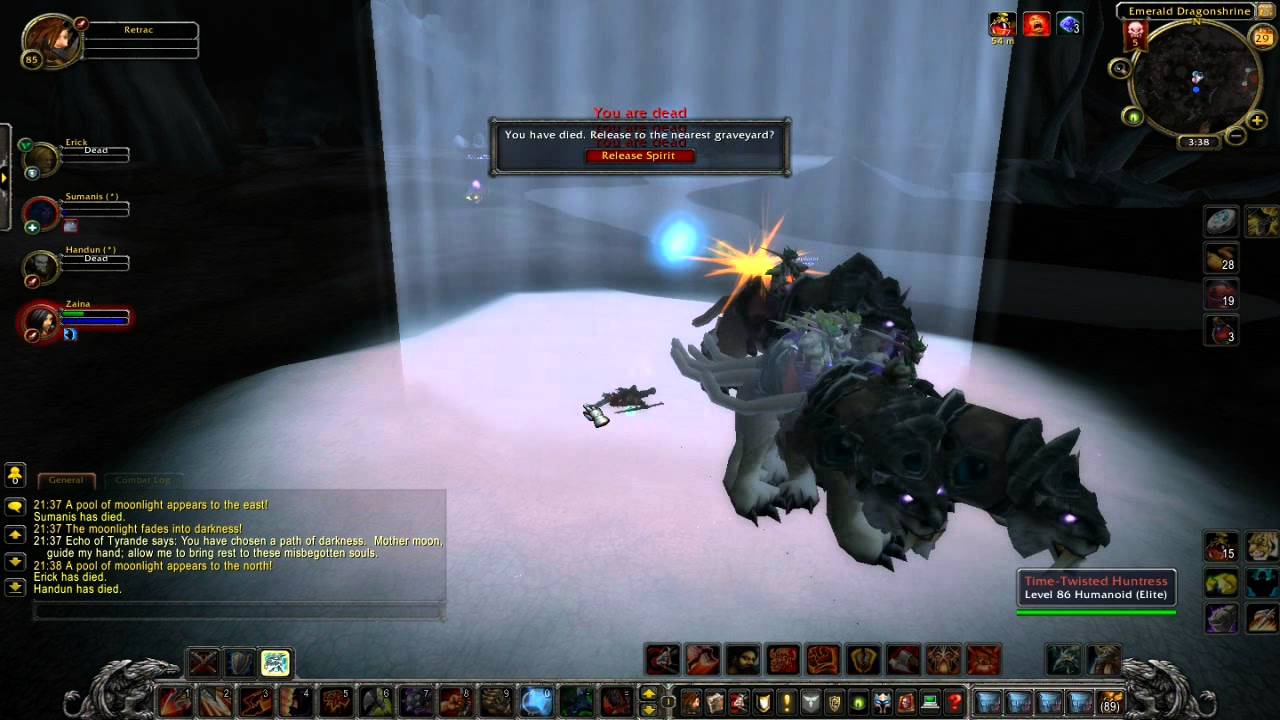
Task: Switch to the Combat Log tab
Action: click(141, 480)
